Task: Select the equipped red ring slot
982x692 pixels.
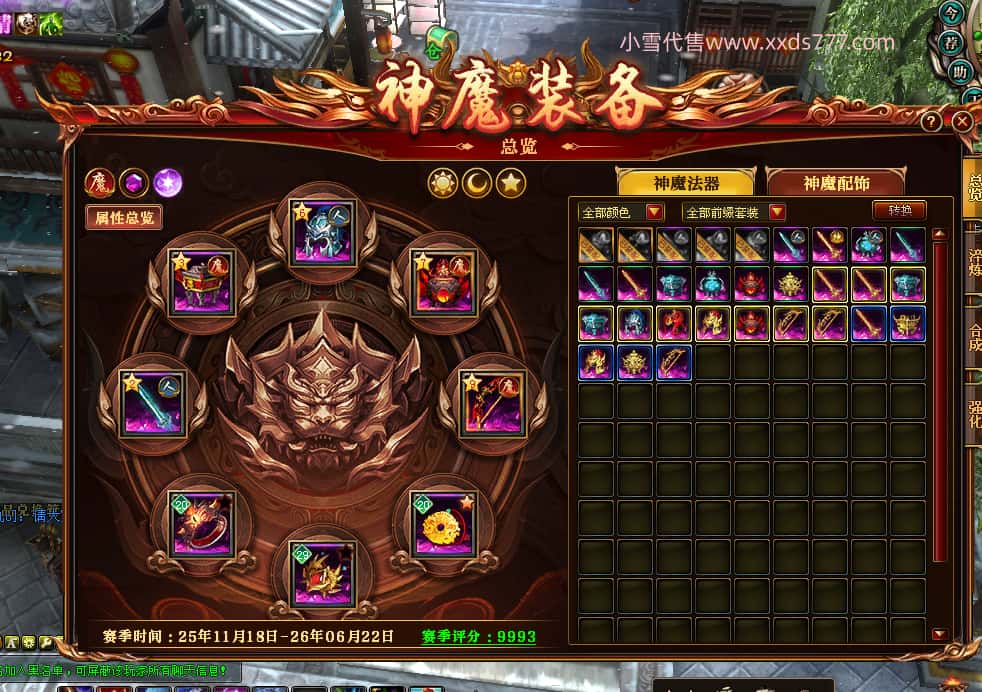Action: tap(202, 523)
